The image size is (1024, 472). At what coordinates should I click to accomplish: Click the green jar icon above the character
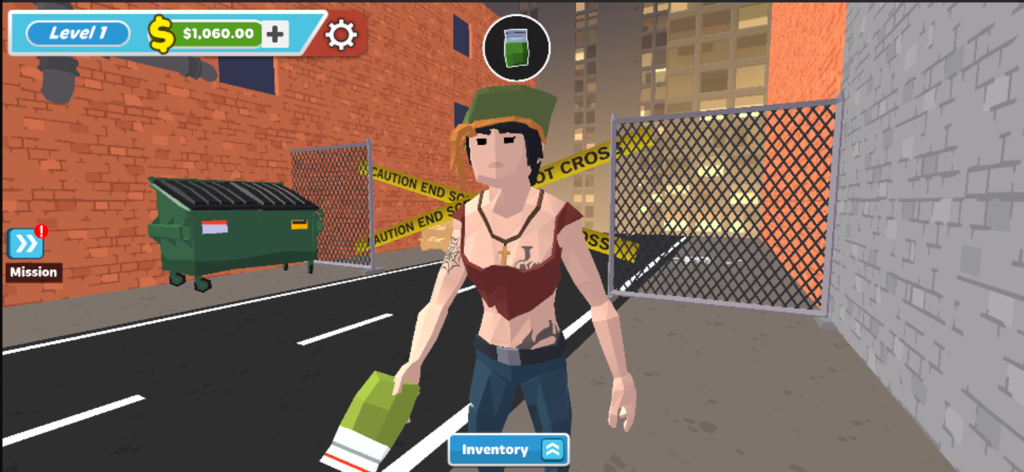tap(516, 47)
